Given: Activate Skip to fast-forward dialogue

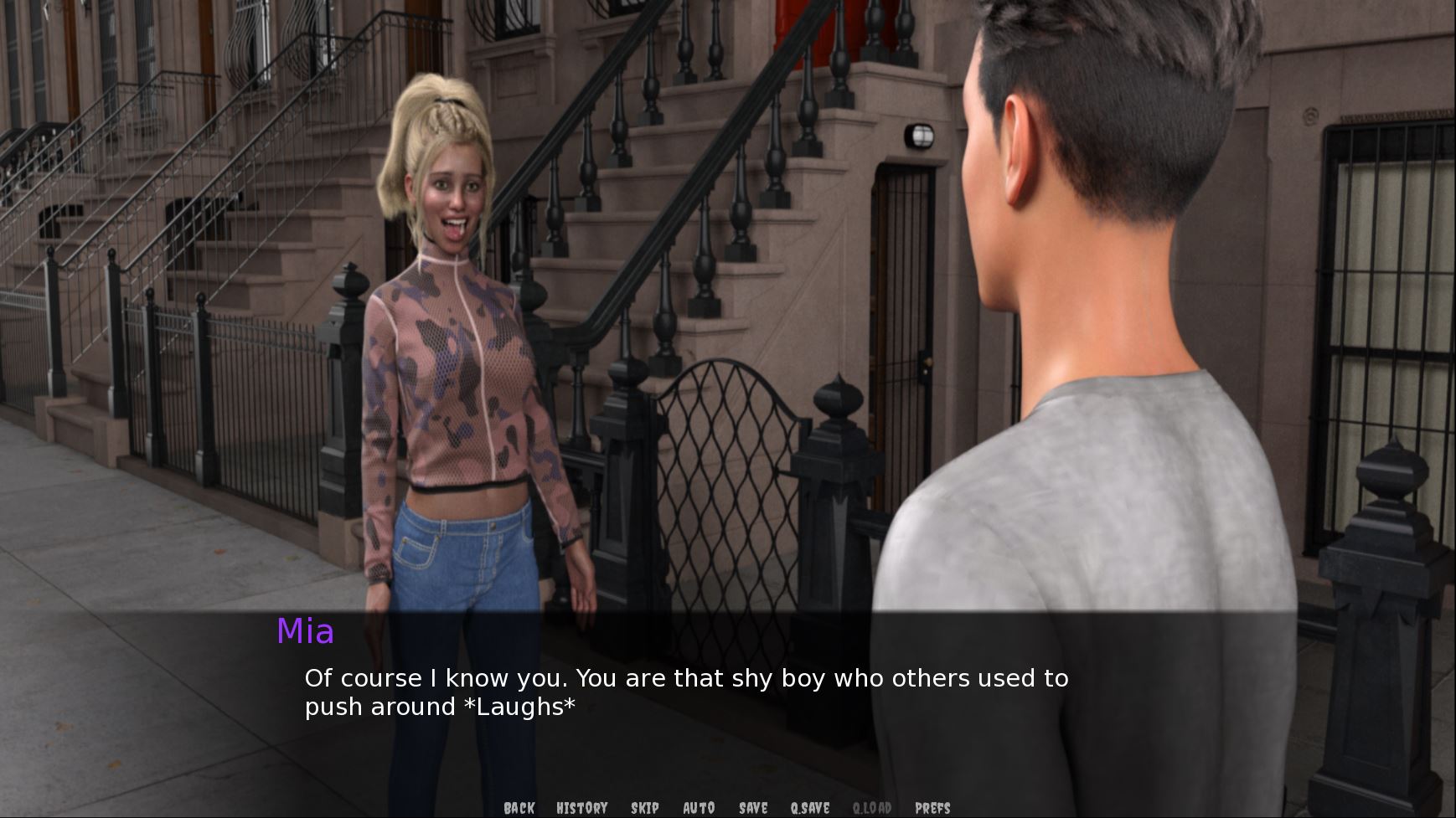Looking at the screenshot, I should 644,808.
